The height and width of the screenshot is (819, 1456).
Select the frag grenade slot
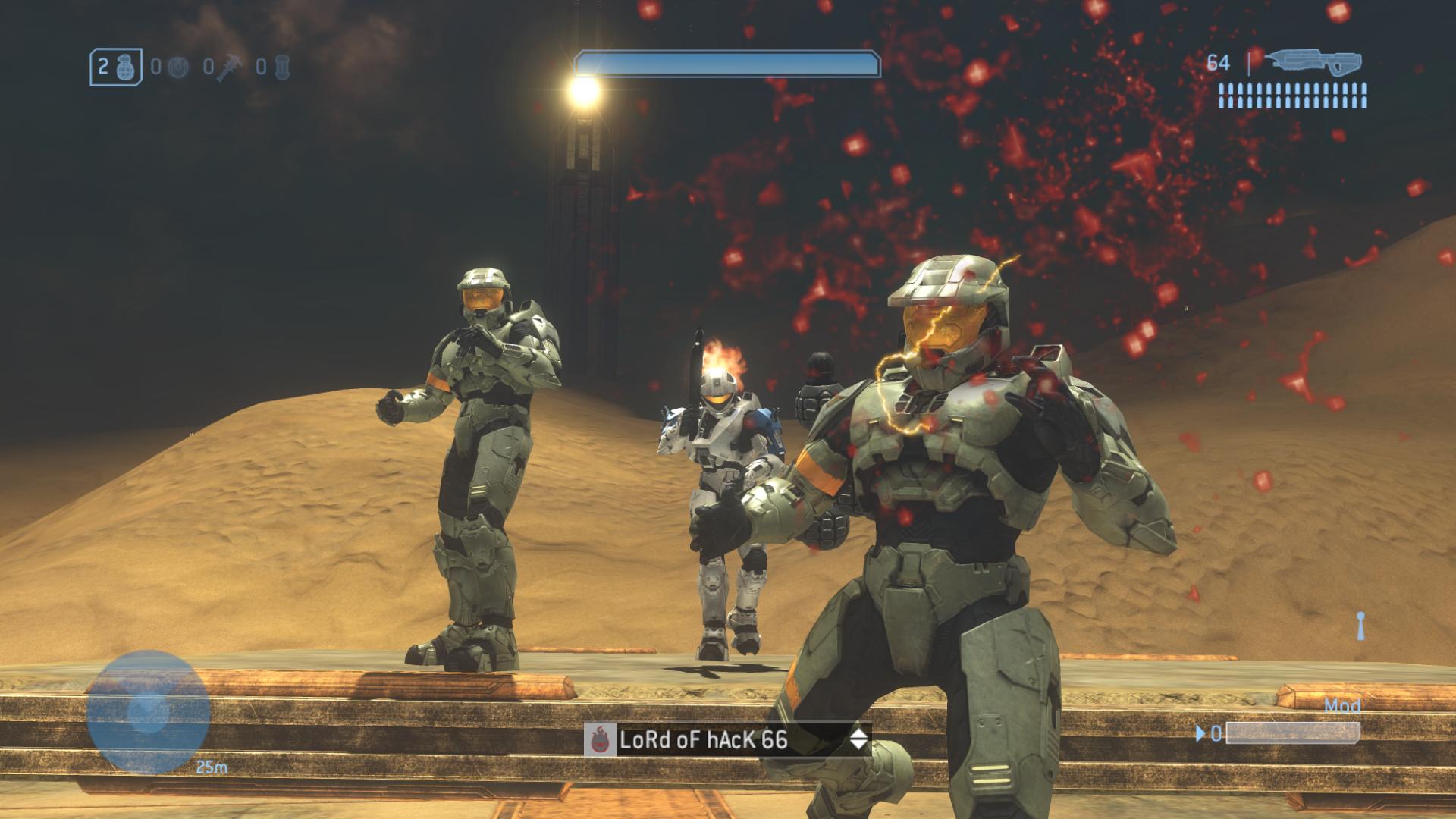tap(115, 67)
